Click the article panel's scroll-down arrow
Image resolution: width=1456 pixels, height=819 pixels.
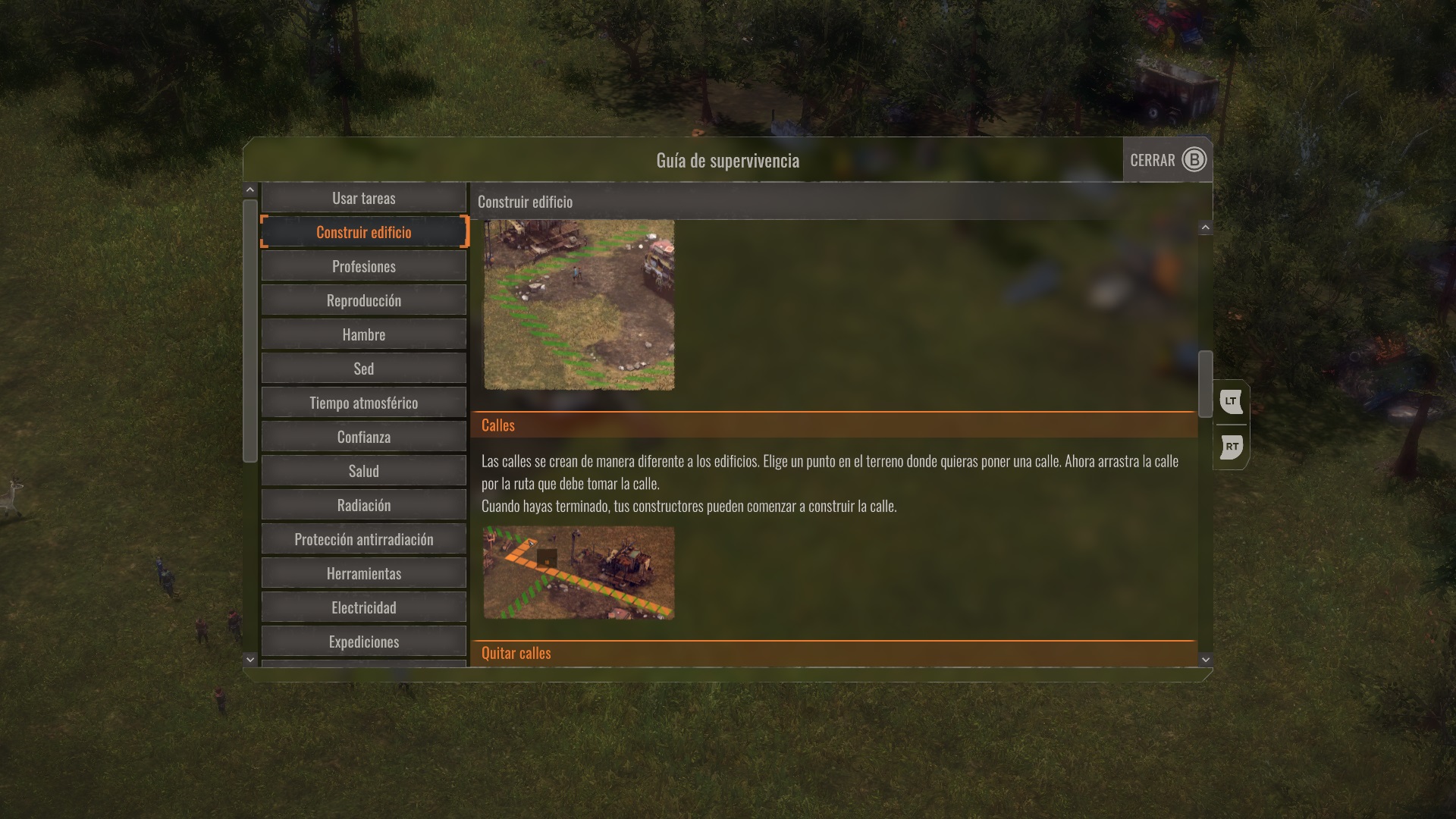click(x=1206, y=660)
